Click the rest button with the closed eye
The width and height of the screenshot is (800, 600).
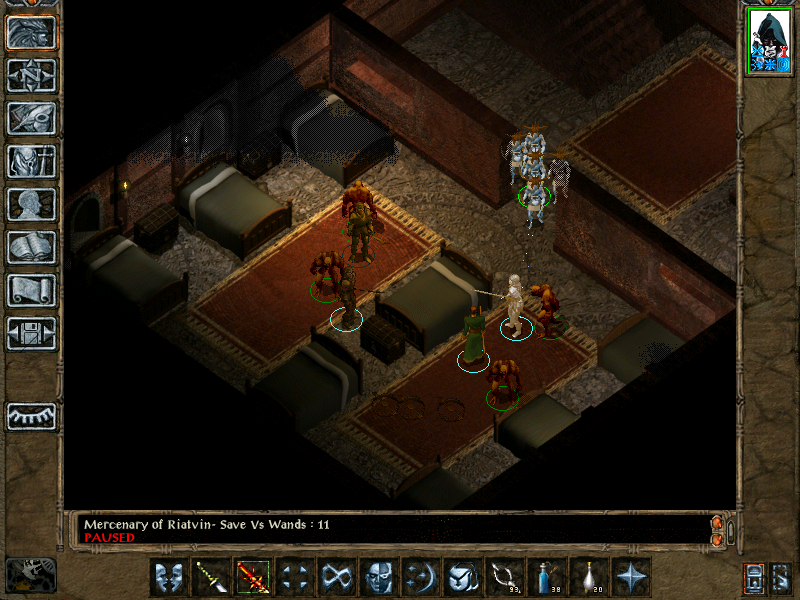tap(31, 416)
